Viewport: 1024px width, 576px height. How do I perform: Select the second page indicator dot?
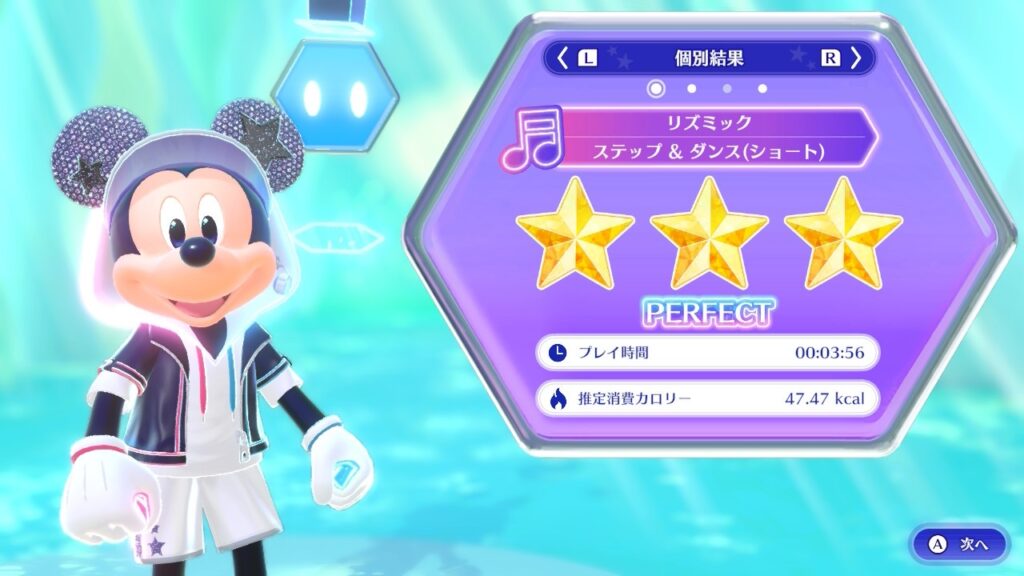(x=691, y=89)
